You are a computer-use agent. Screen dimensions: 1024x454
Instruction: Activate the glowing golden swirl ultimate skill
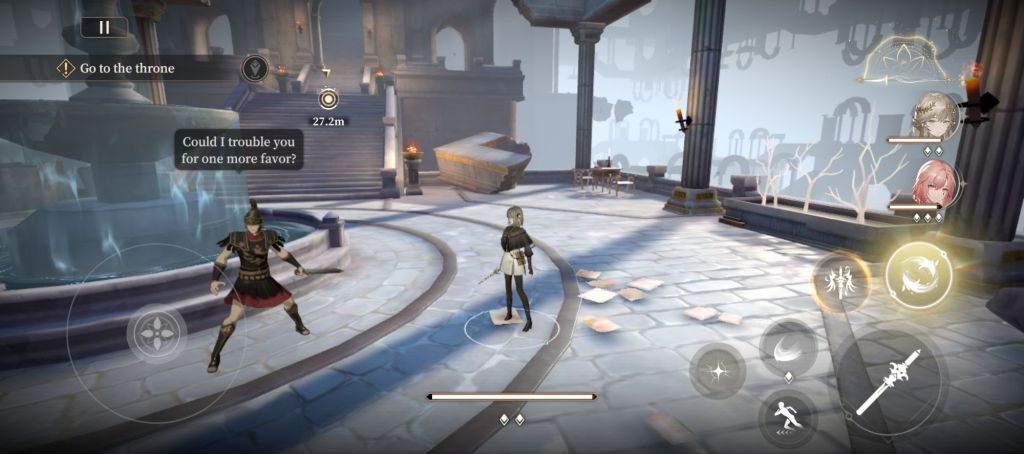pos(918,275)
